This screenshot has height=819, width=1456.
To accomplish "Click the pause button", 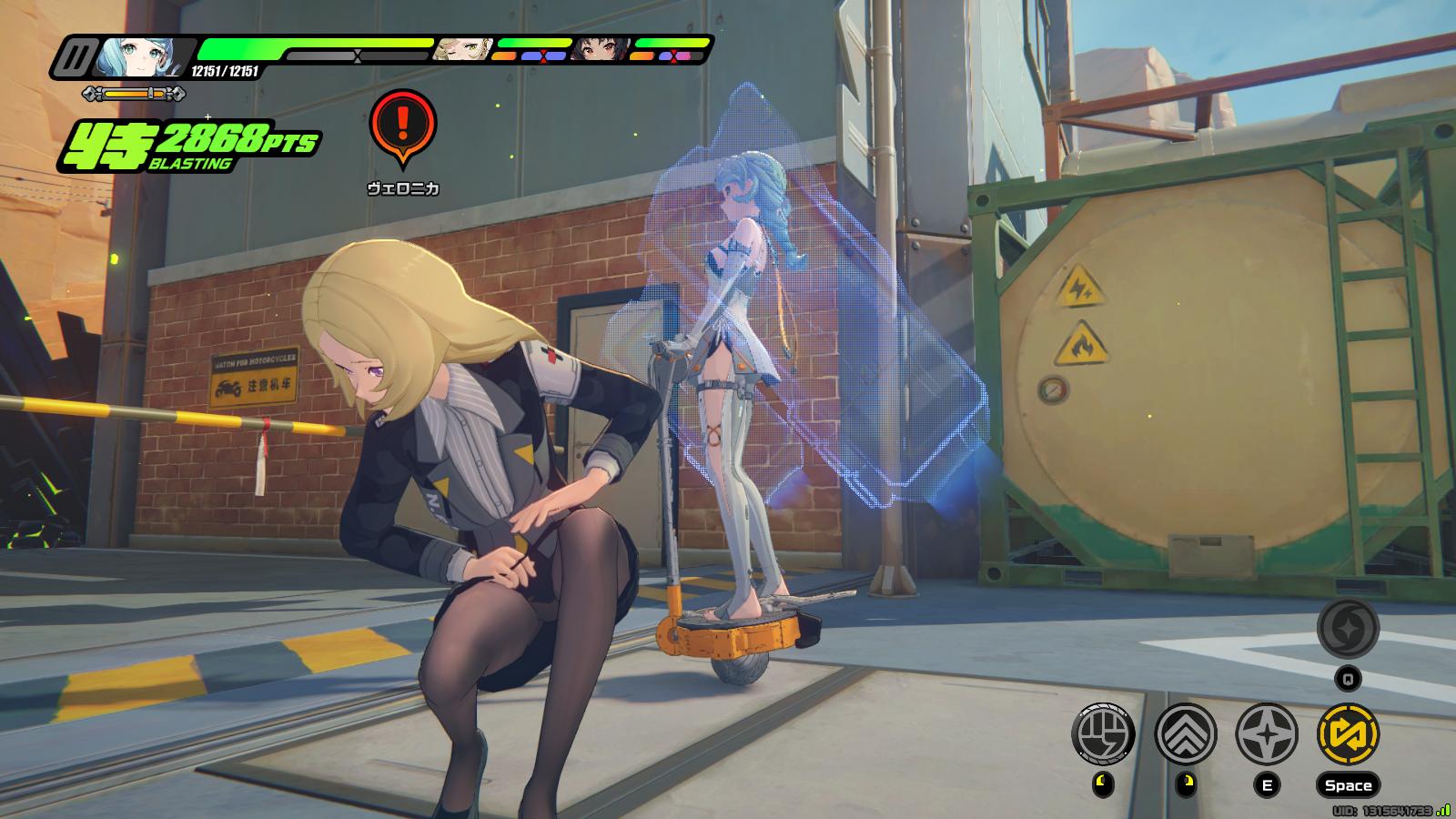I will (x=71, y=58).
